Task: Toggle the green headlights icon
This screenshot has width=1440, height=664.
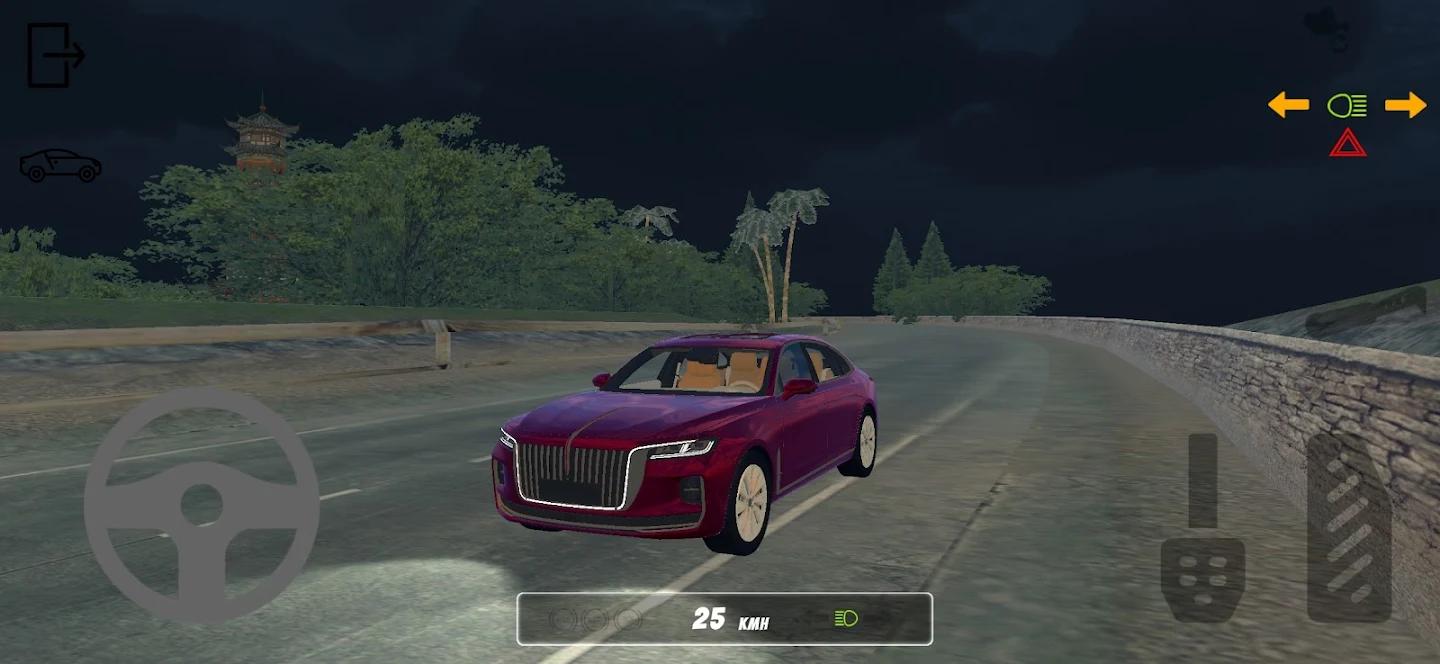Action: (1347, 105)
